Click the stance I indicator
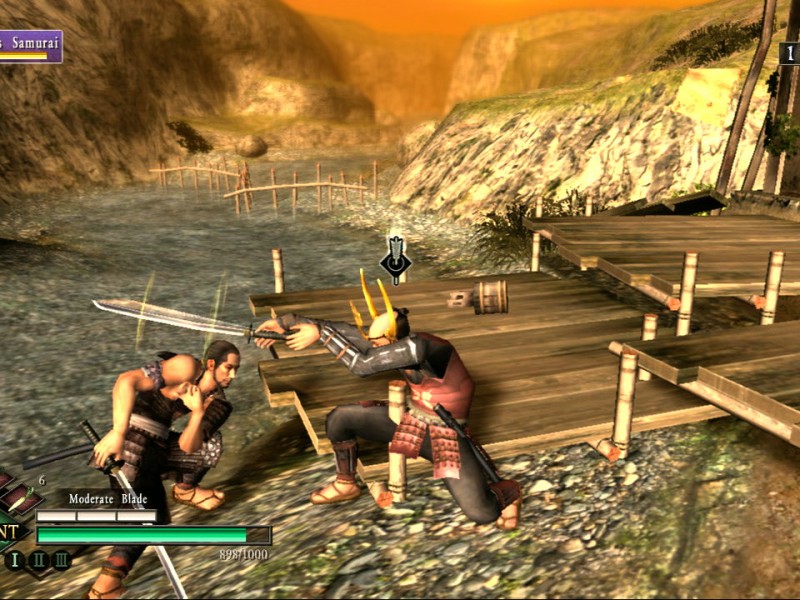This screenshot has height=600, width=800. (15, 560)
